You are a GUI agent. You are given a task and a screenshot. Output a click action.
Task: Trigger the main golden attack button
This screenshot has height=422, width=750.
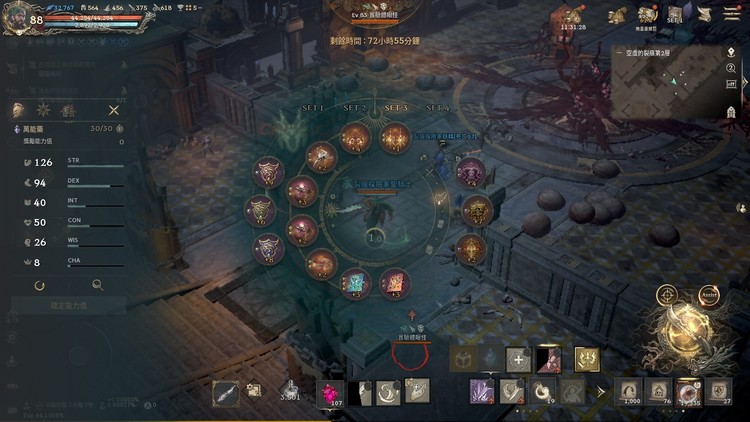[687, 338]
